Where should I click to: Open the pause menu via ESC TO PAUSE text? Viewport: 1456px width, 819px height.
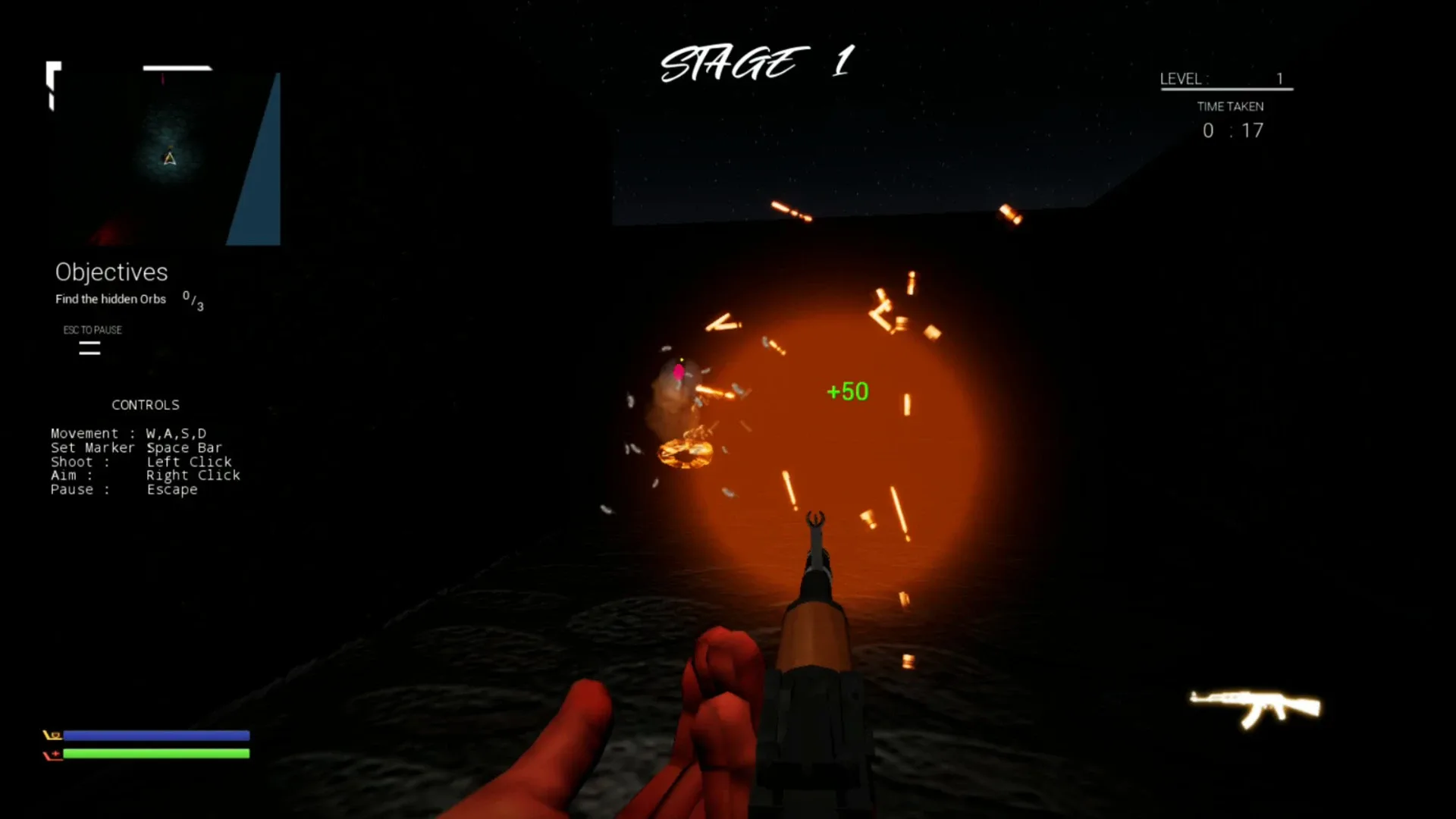[x=93, y=330]
